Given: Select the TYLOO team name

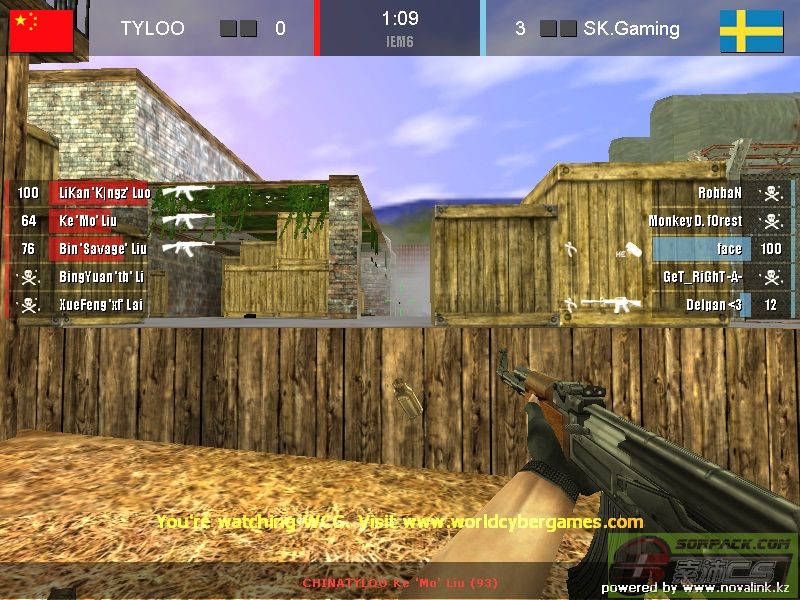Looking at the screenshot, I should coord(152,28).
